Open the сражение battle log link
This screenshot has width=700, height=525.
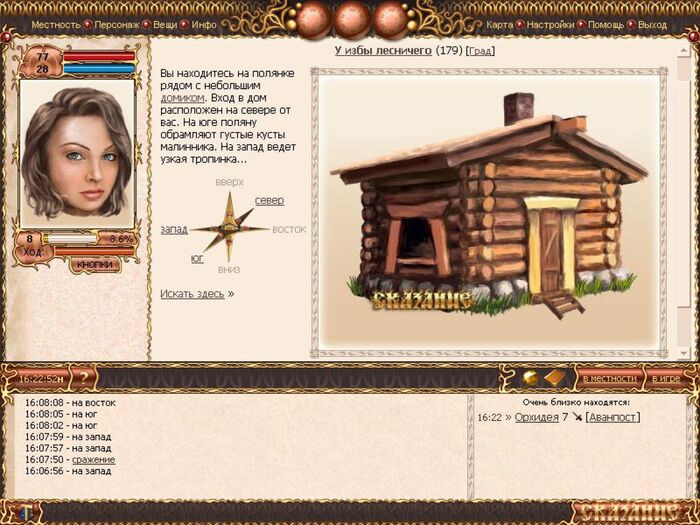tap(93, 459)
